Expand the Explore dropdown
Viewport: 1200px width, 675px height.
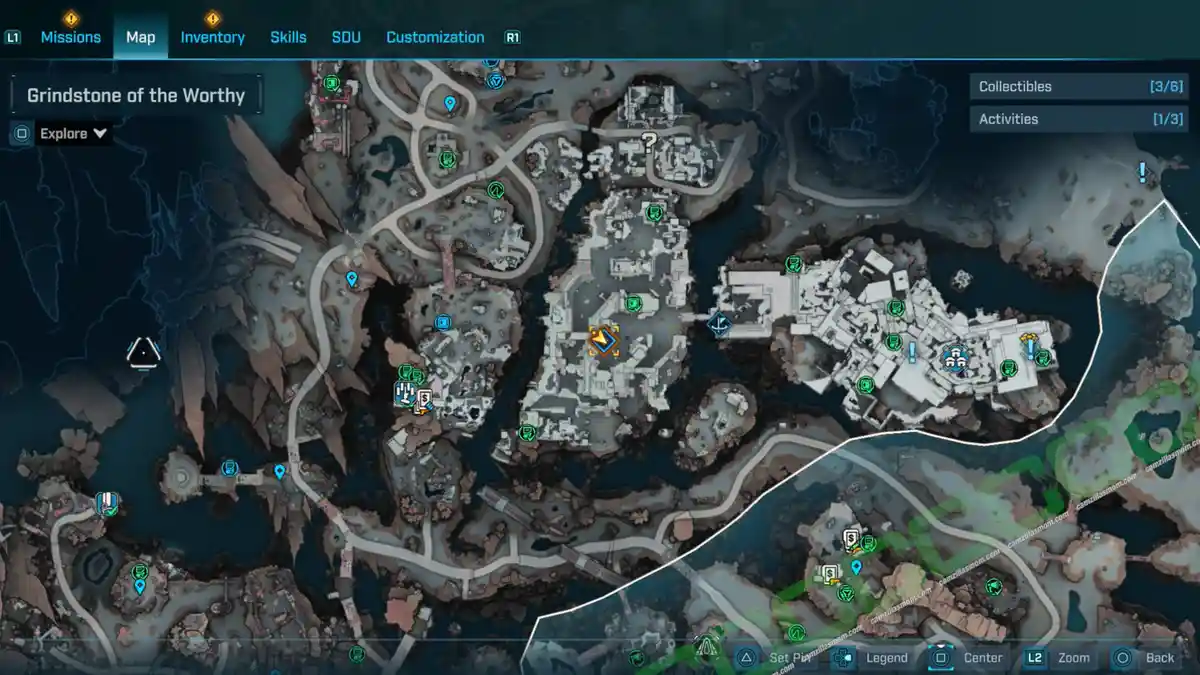[x=73, y=133]
